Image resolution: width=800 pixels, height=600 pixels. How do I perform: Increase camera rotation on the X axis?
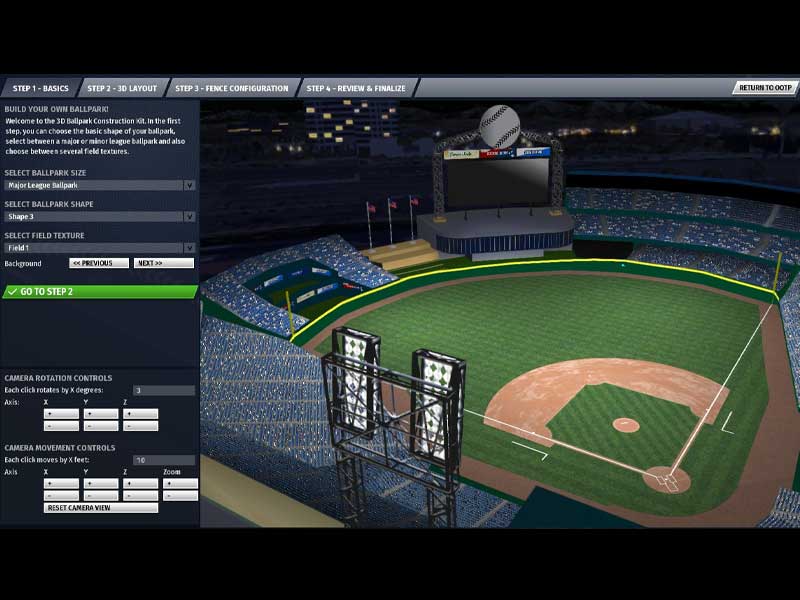(61, 413)
